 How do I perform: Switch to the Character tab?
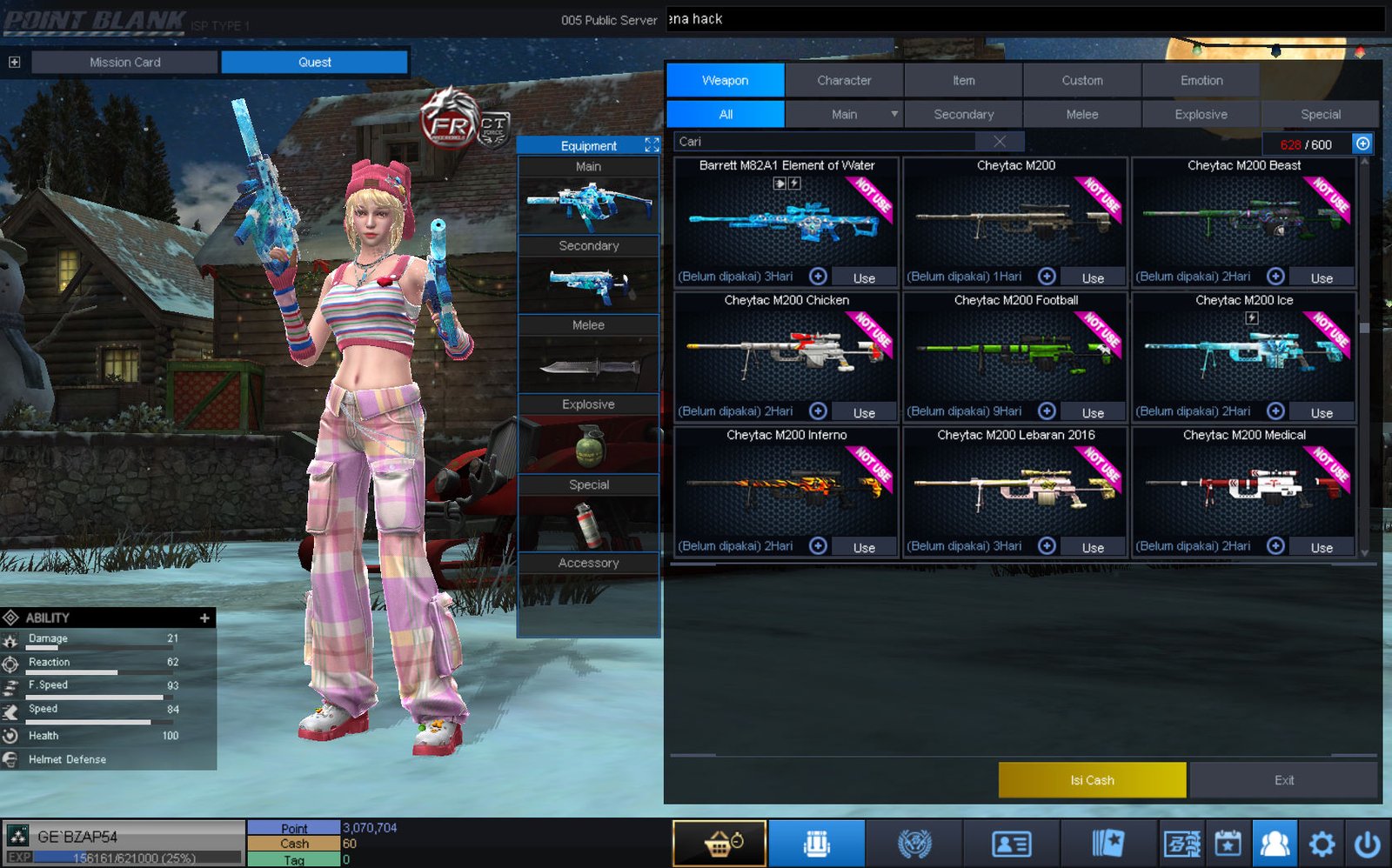click(844, 80)
